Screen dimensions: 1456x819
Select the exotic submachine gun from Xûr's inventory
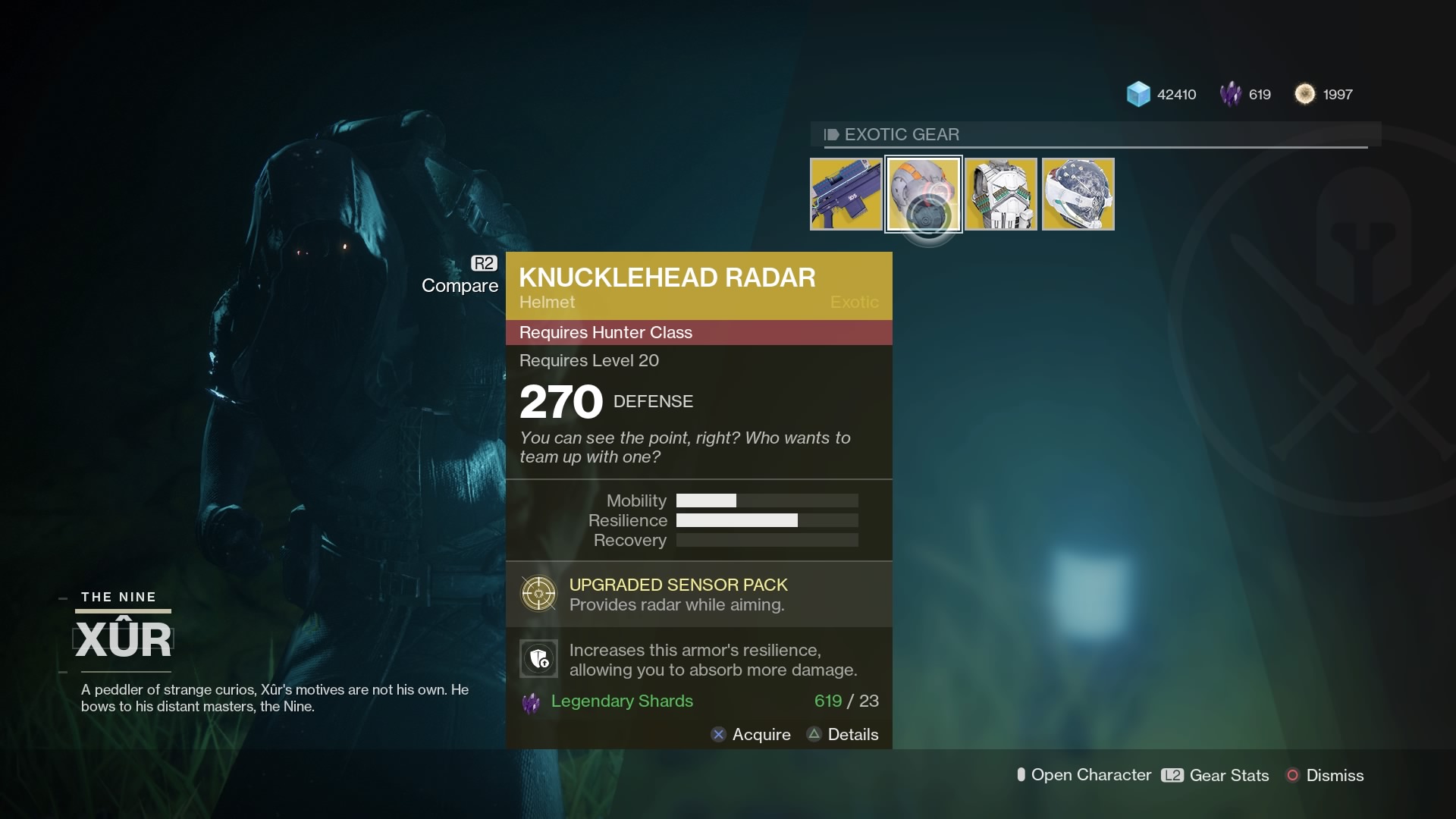click(846, 193)
